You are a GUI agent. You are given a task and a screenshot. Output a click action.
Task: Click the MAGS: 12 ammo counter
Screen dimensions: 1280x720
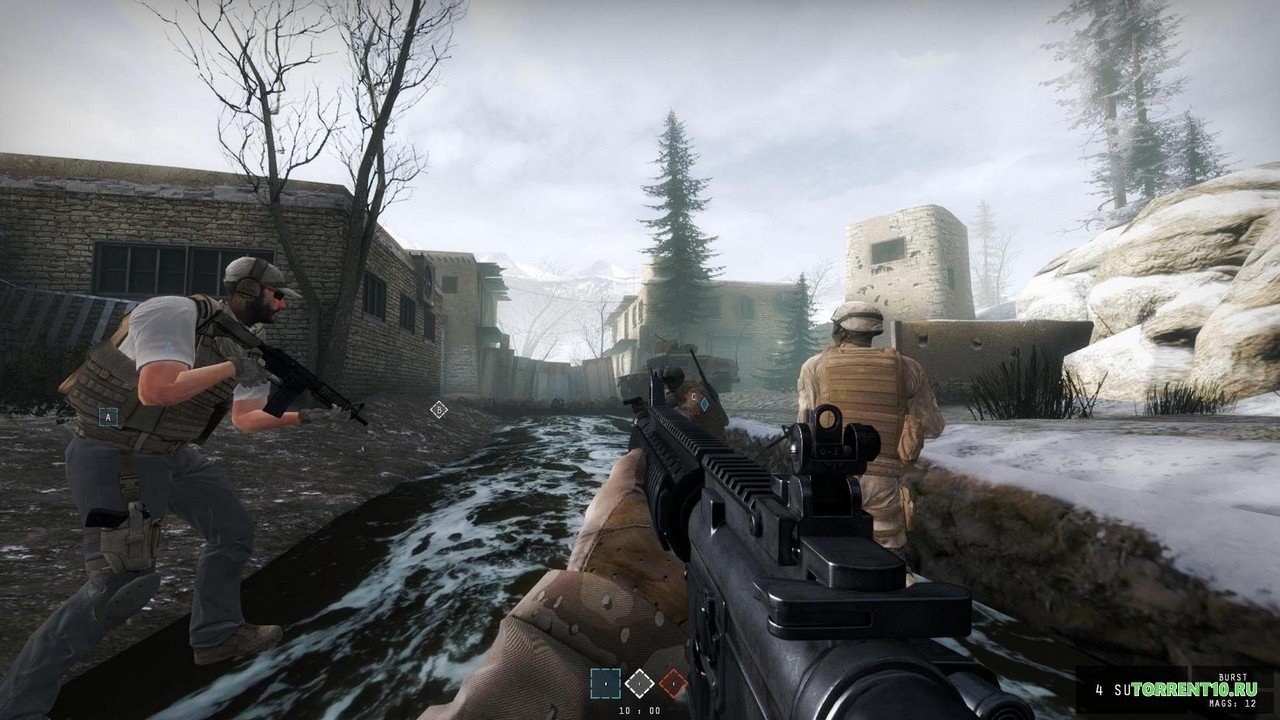click(1233, 703)
